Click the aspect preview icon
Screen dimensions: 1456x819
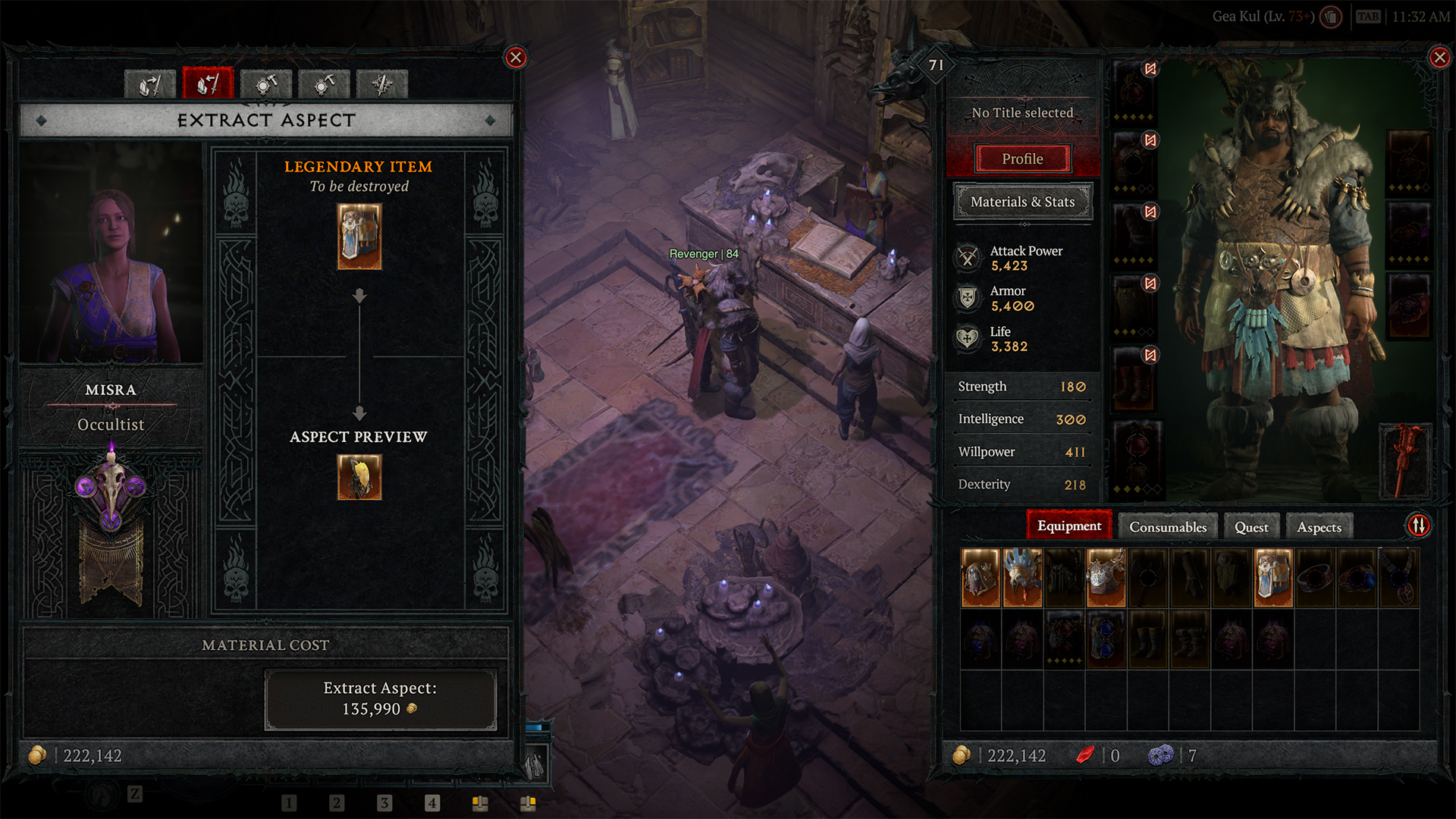coord(359,478)
